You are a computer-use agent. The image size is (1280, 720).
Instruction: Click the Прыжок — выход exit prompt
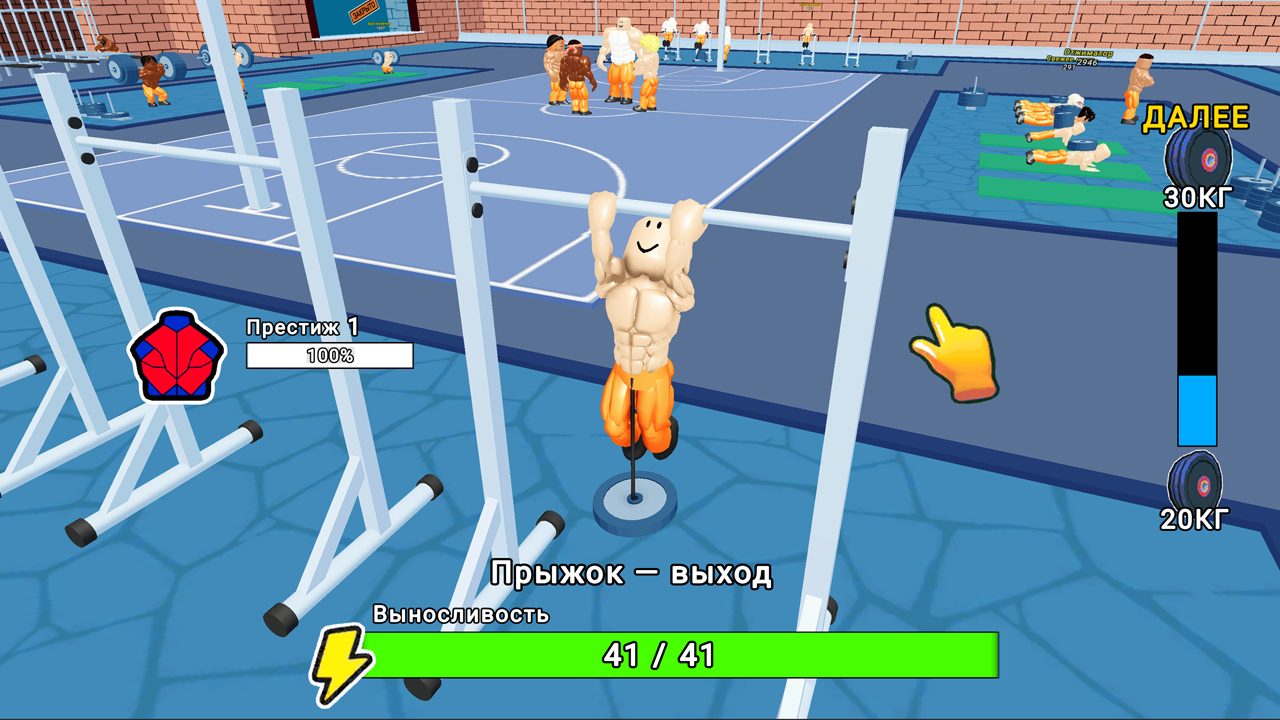[x=632, y=571]
